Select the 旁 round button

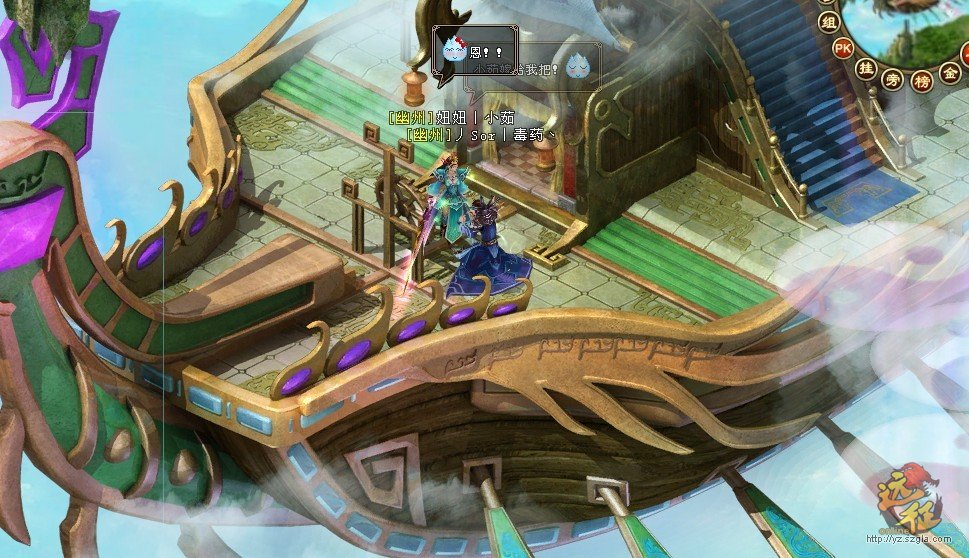892,81
